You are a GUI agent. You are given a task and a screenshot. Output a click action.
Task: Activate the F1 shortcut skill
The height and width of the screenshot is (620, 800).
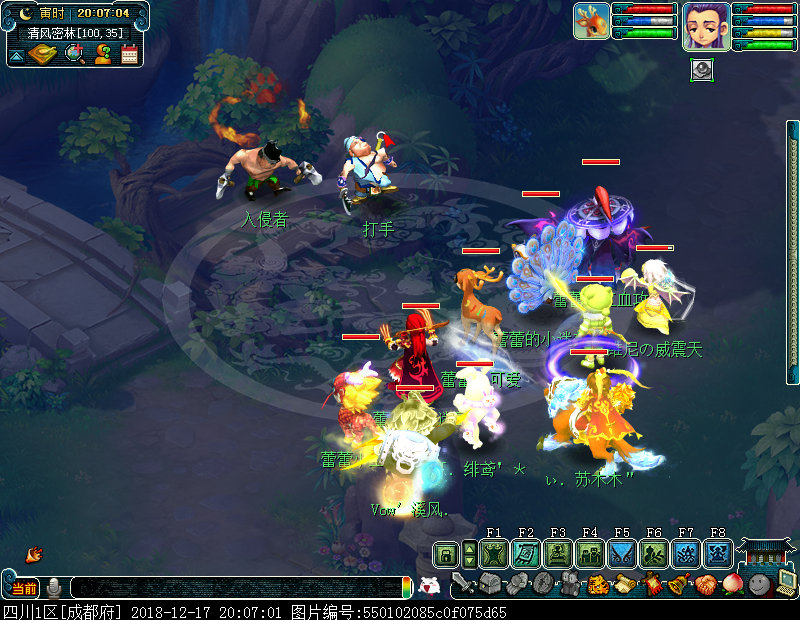point(493,553)
